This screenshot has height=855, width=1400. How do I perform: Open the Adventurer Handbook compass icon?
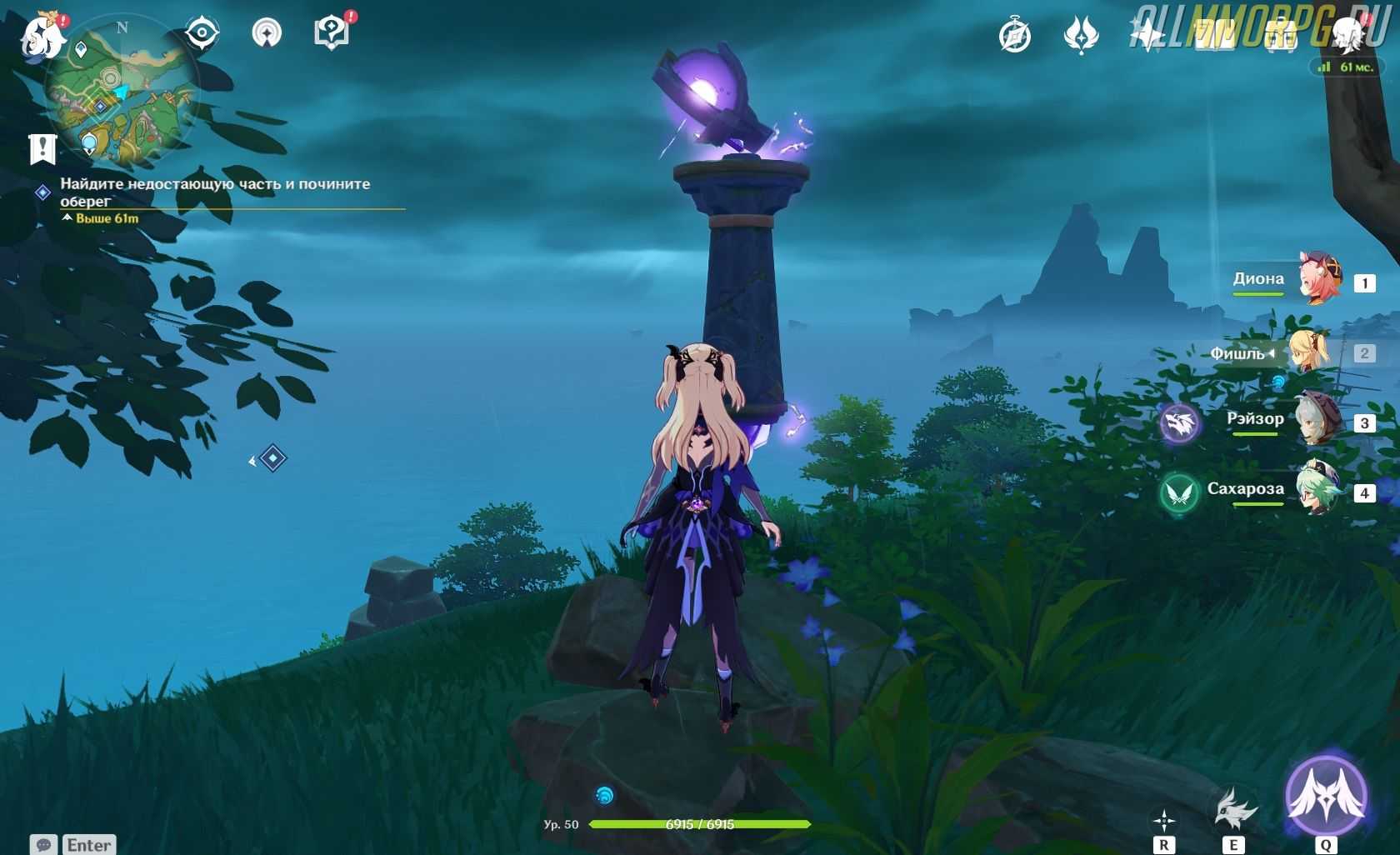tap(1015, 36)
